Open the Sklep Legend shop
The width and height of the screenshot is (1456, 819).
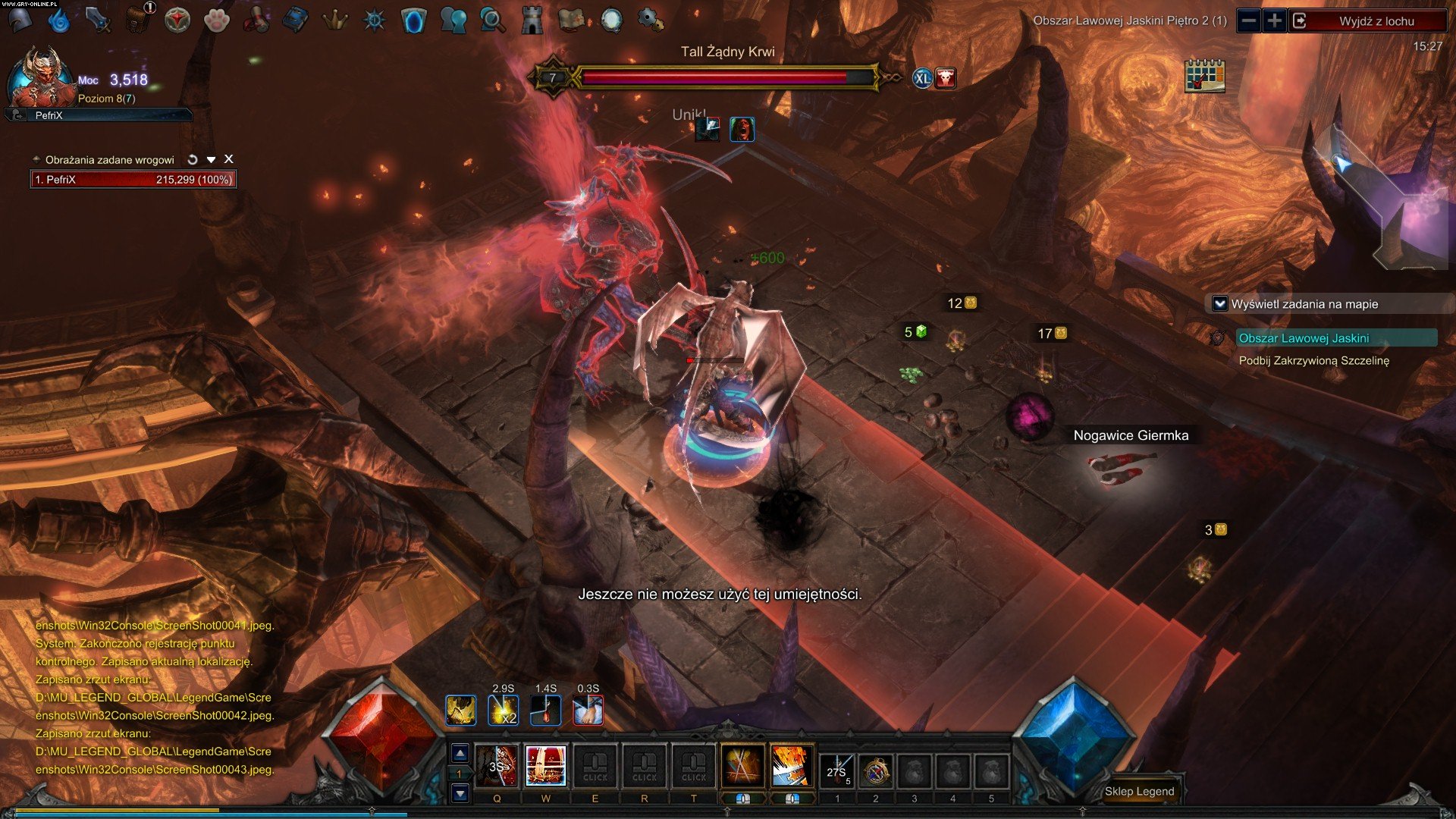[x=1139, y=791]
